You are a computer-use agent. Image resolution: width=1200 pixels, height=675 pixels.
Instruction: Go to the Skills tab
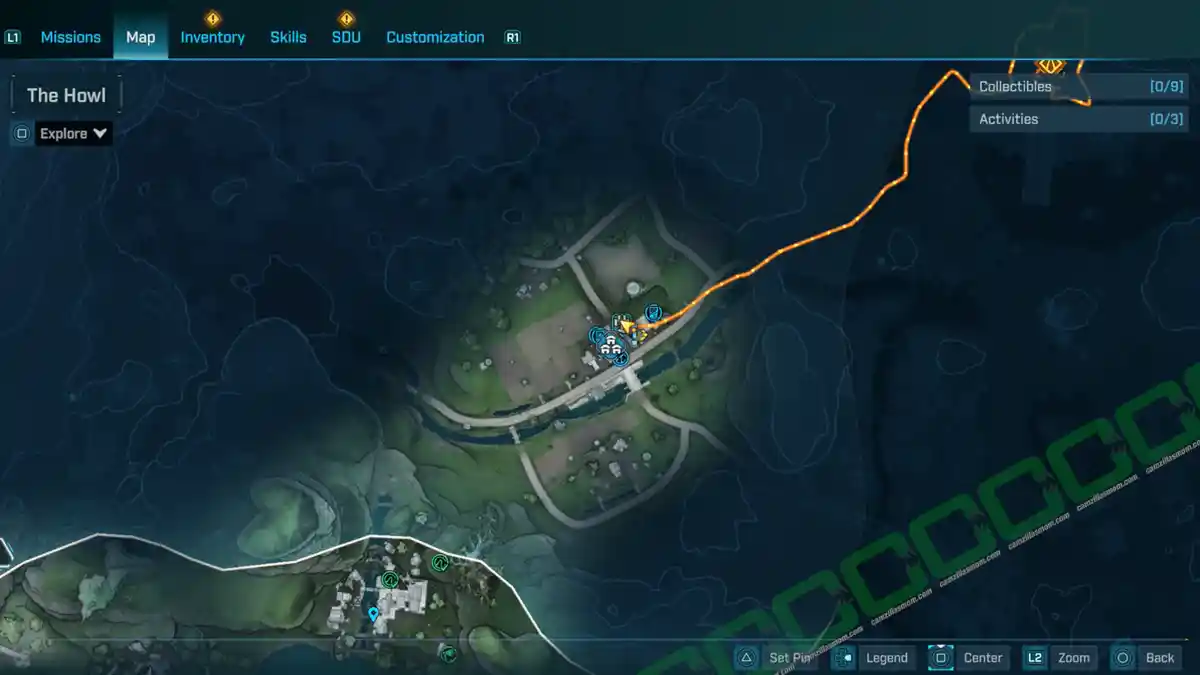[x=288, y=37]
